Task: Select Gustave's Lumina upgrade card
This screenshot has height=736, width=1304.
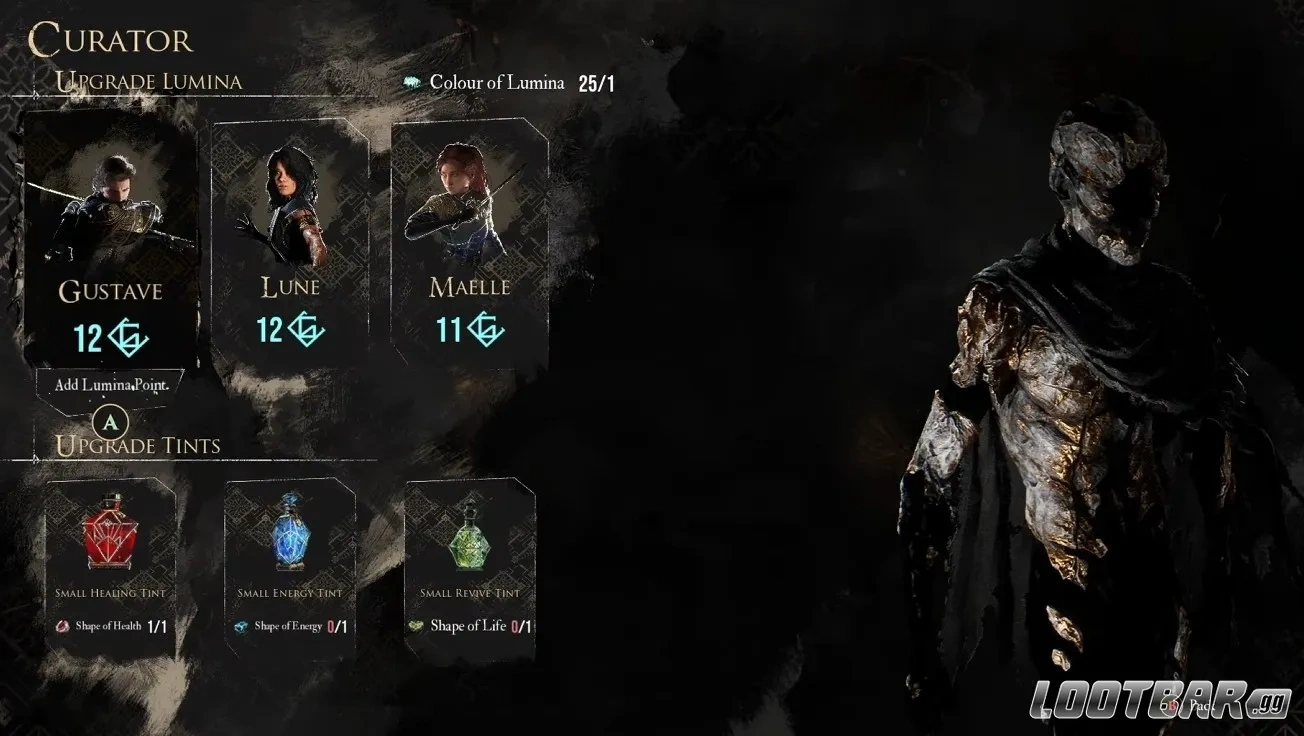Action: (x=110, y=240)
